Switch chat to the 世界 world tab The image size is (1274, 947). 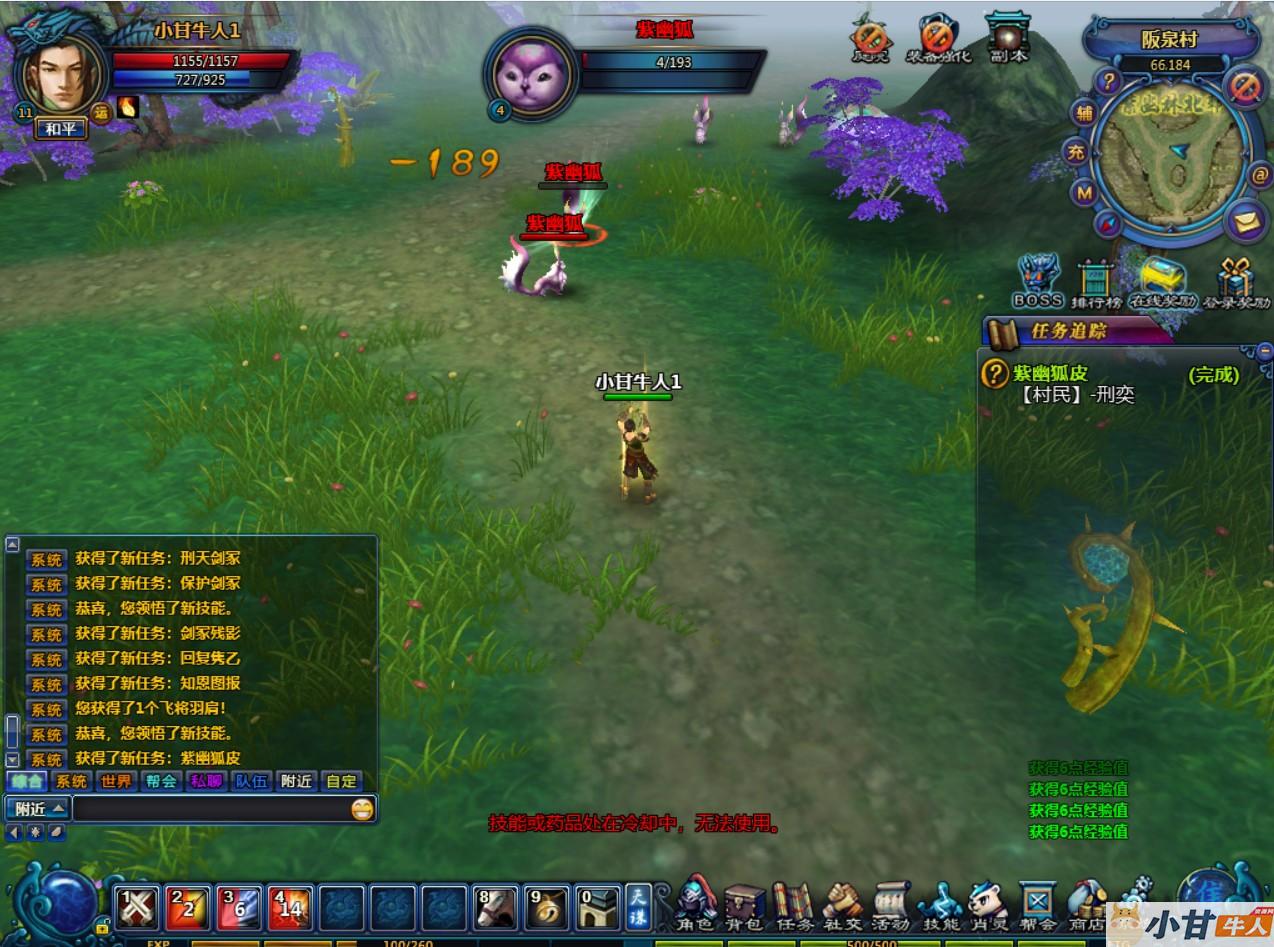[x=116, y=781]
